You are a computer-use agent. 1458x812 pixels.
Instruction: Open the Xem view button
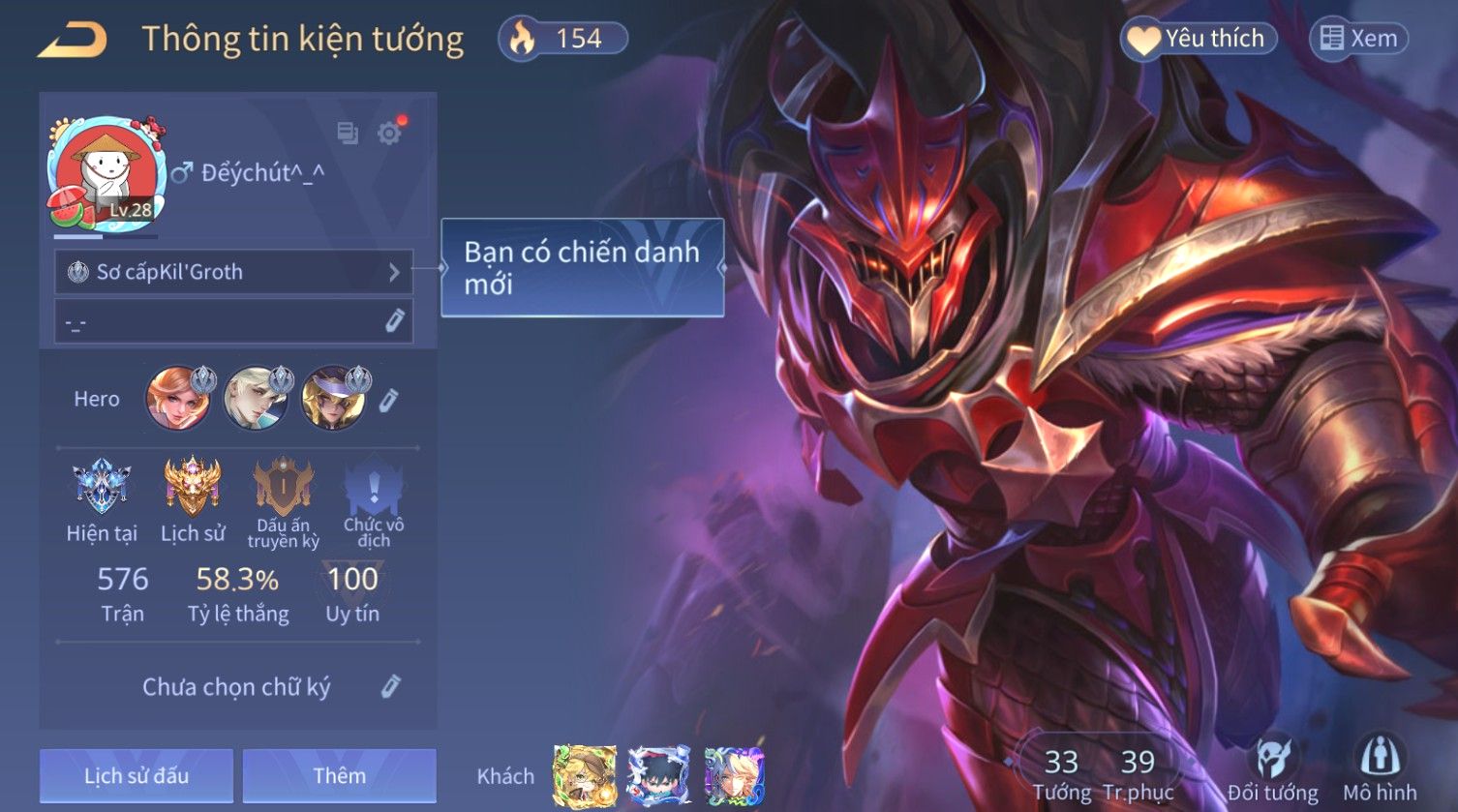tap(1358, 39)
